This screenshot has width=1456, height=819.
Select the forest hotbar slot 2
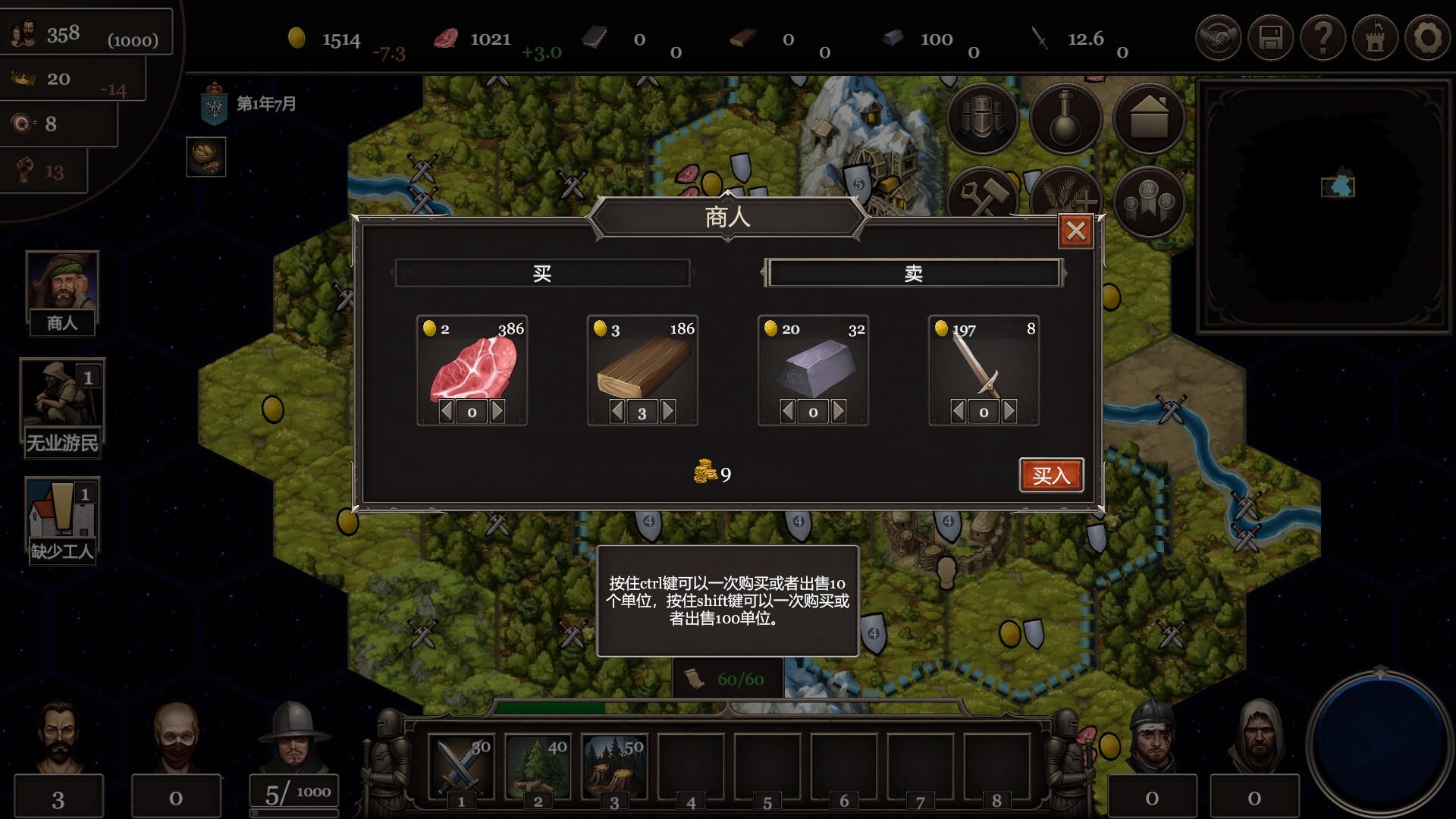(x=537, y=766)
